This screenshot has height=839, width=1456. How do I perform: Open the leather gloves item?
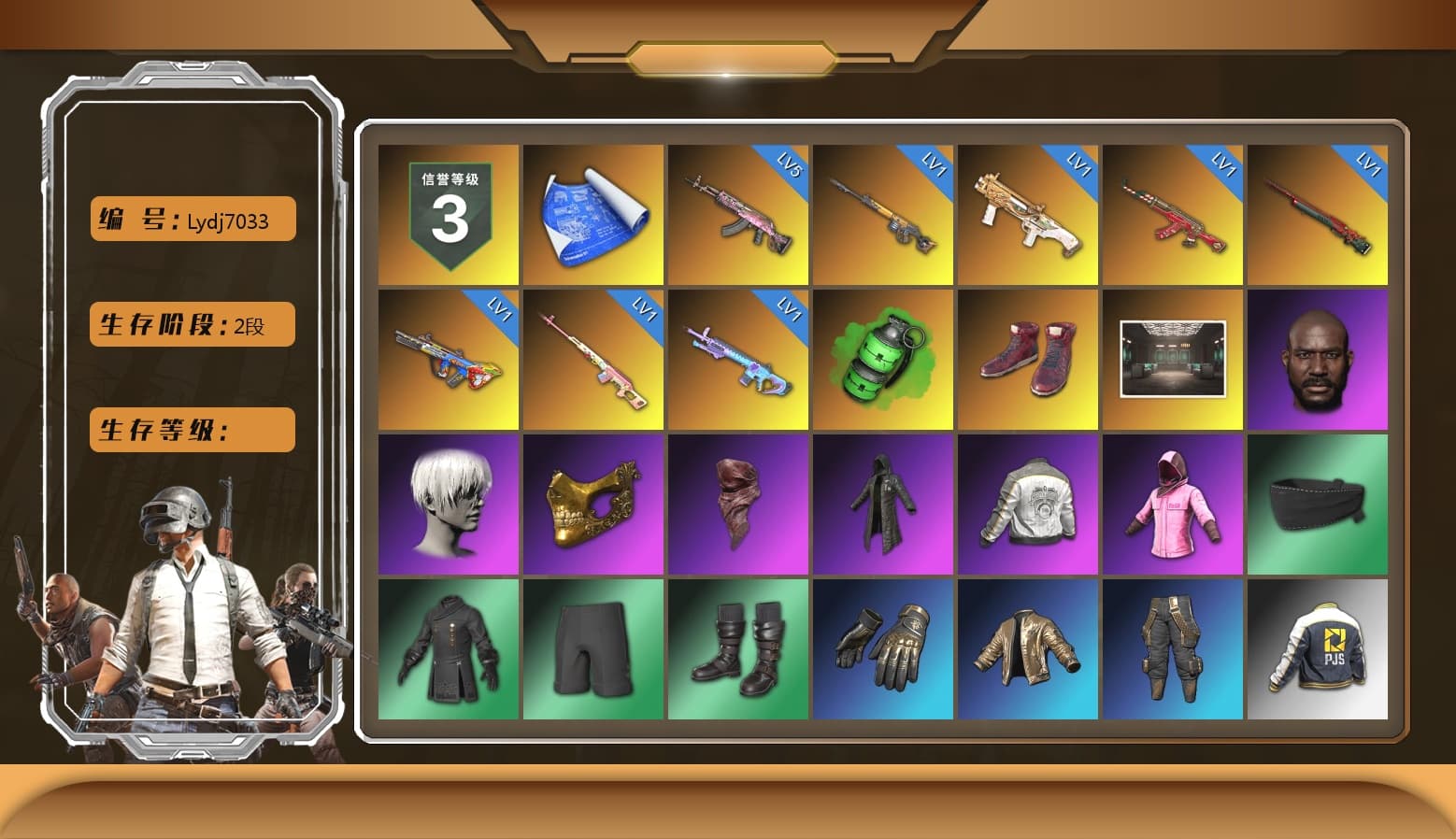(x=883, y=649)
